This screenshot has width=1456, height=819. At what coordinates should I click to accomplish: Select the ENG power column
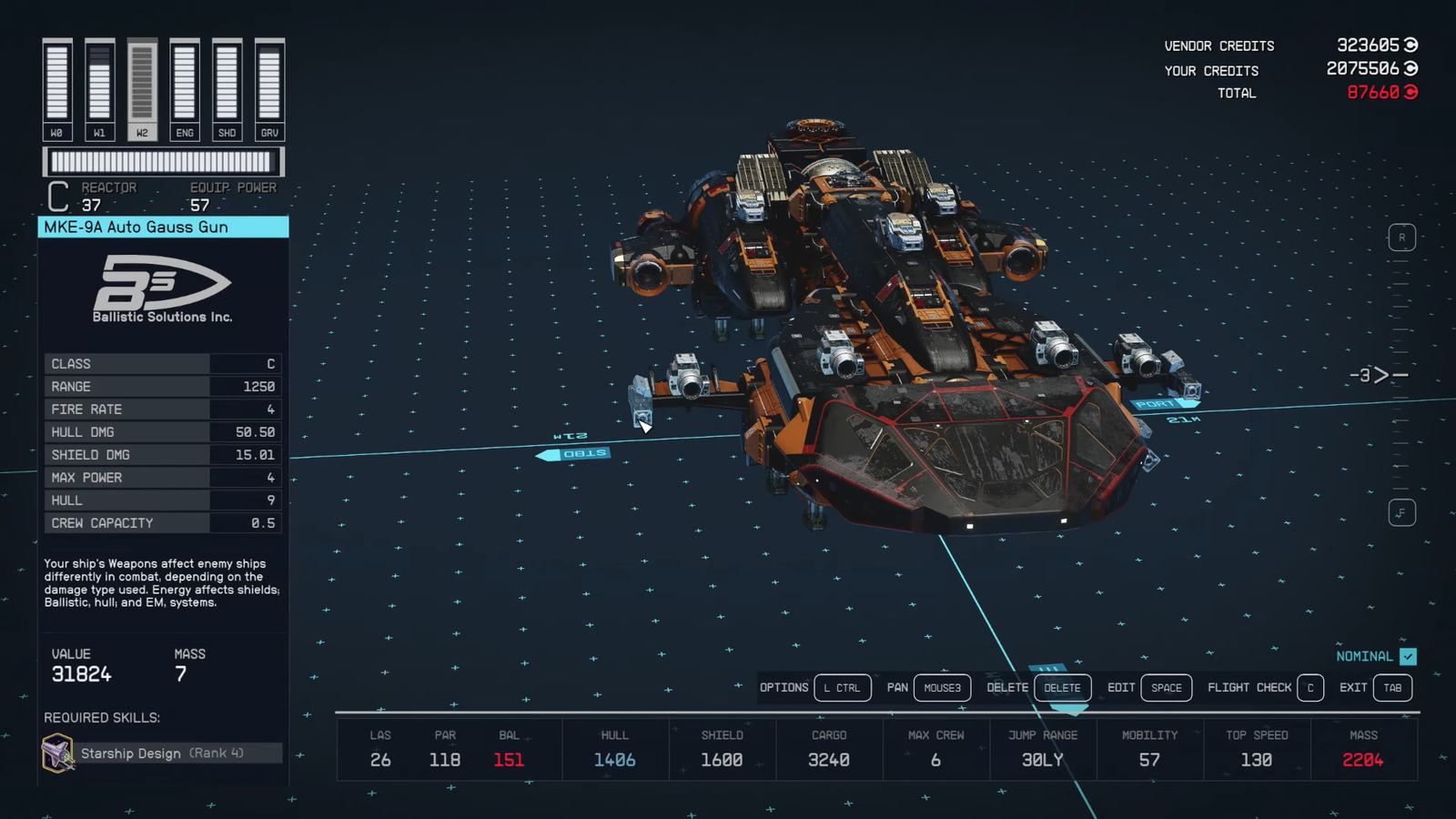pyautogui.click(x=185, y=89)
